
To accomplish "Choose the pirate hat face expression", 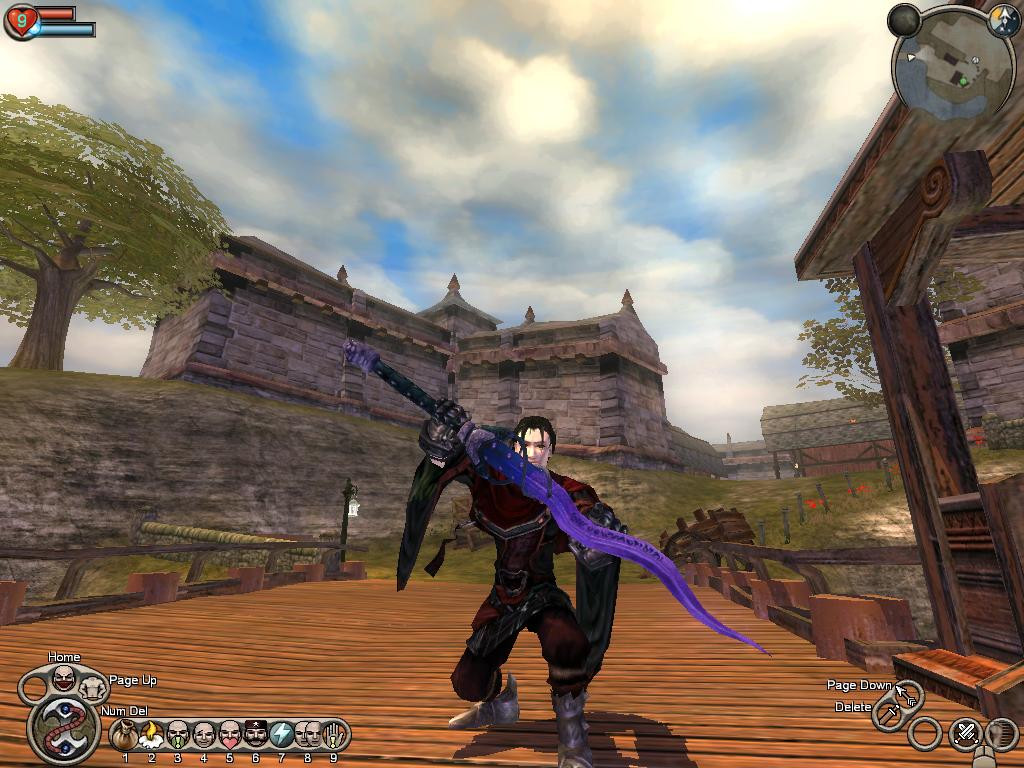I will point(256,736).
